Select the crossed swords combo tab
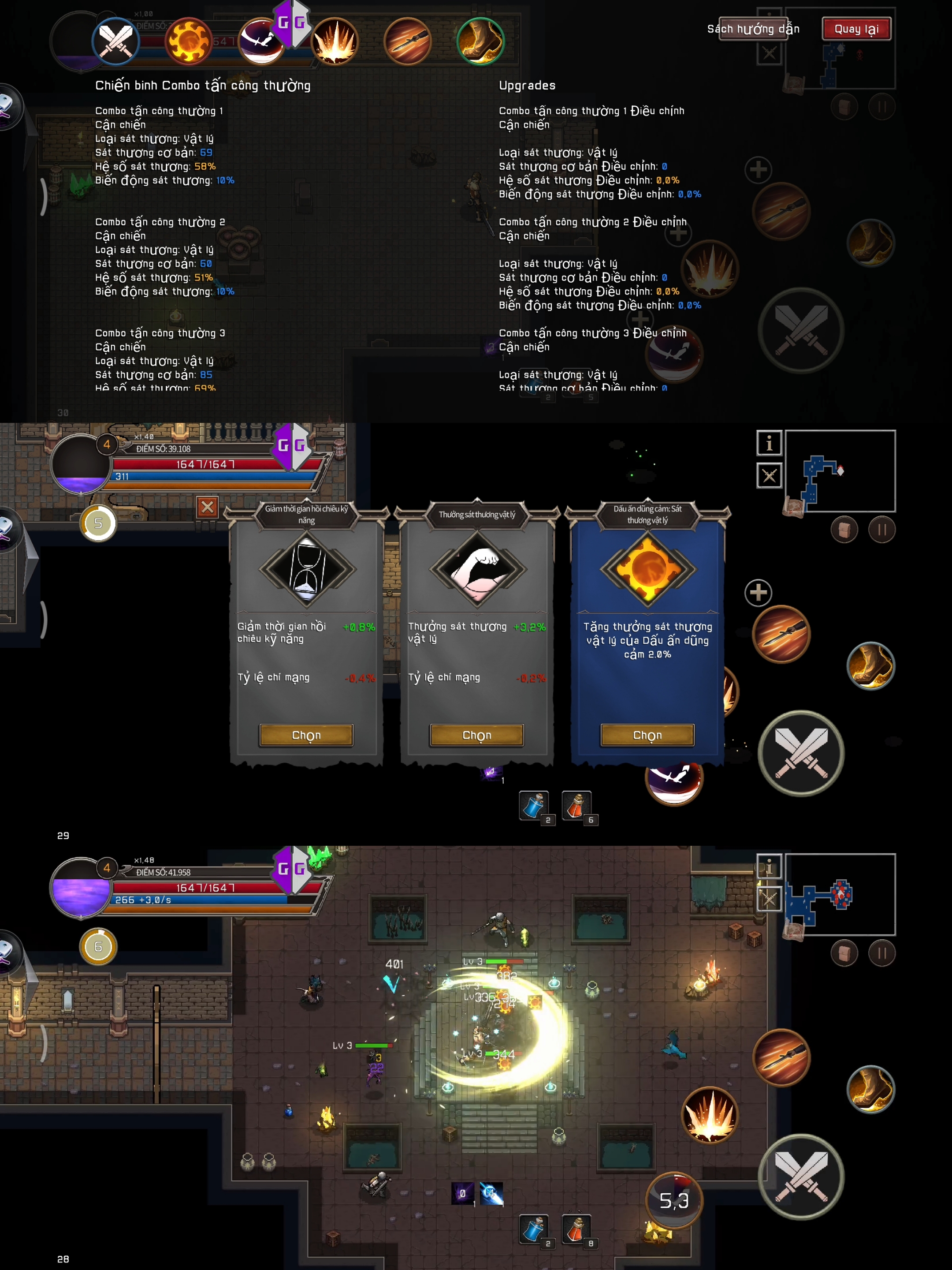 [116, 41]
